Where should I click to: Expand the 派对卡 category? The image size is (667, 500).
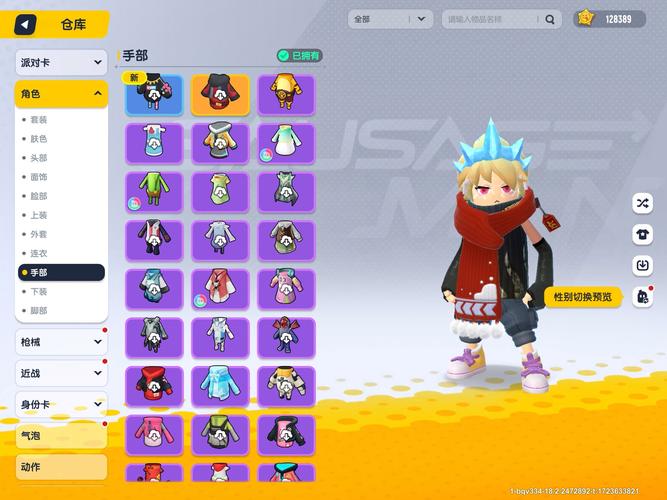point(61,62)
